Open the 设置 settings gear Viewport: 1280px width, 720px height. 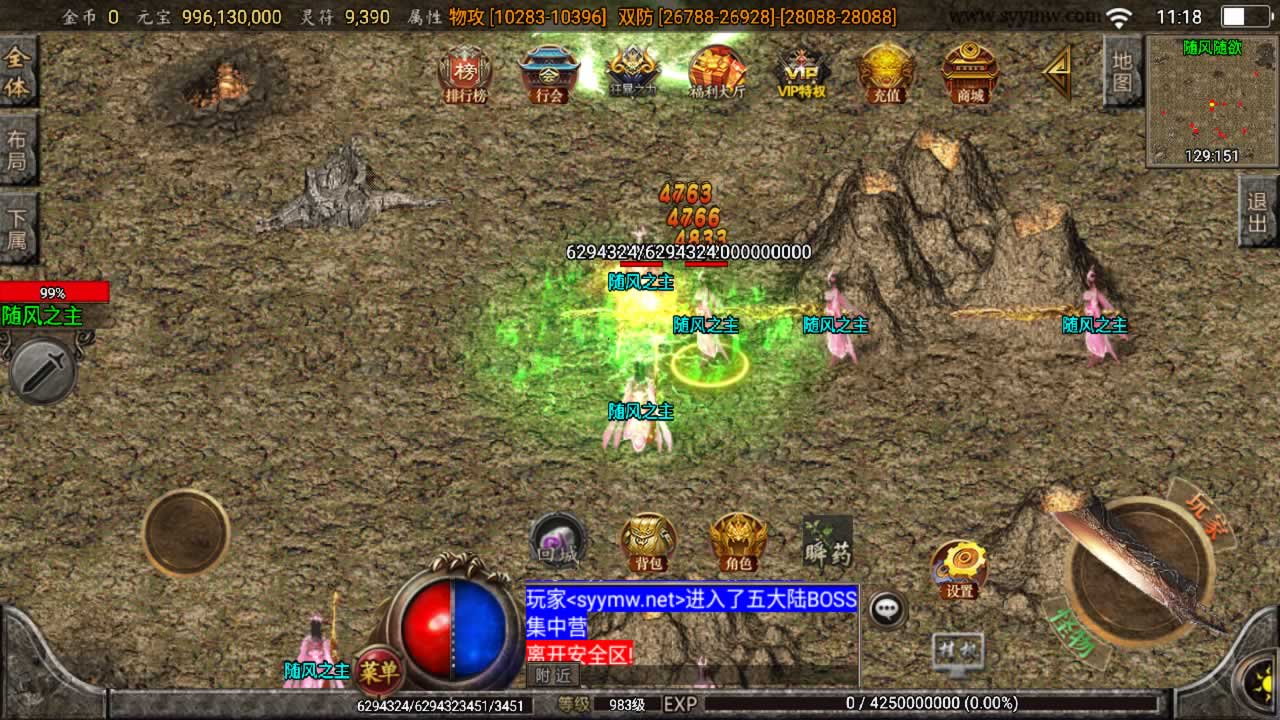[960, 570]
